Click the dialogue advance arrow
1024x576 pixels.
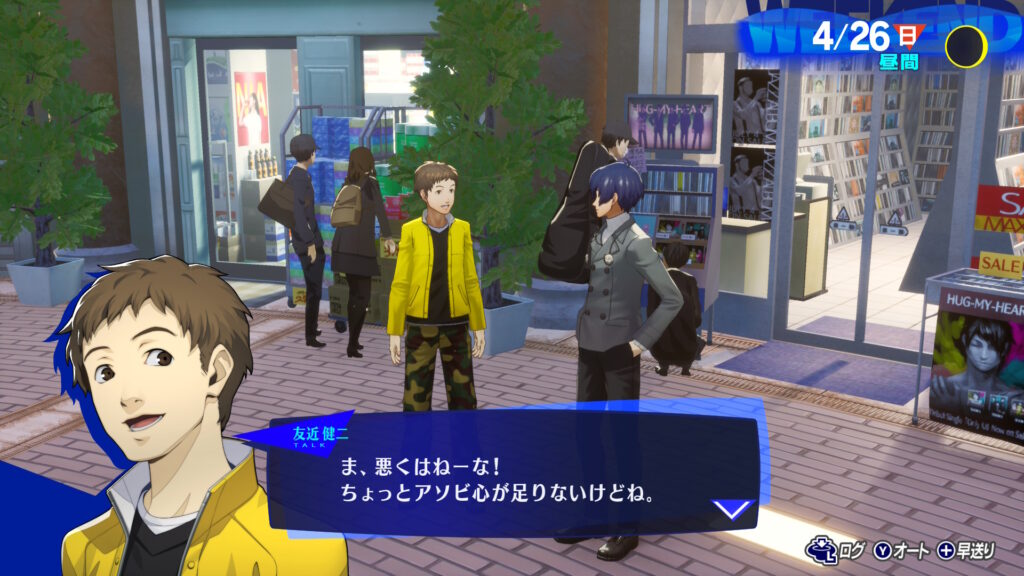[734, 509]
